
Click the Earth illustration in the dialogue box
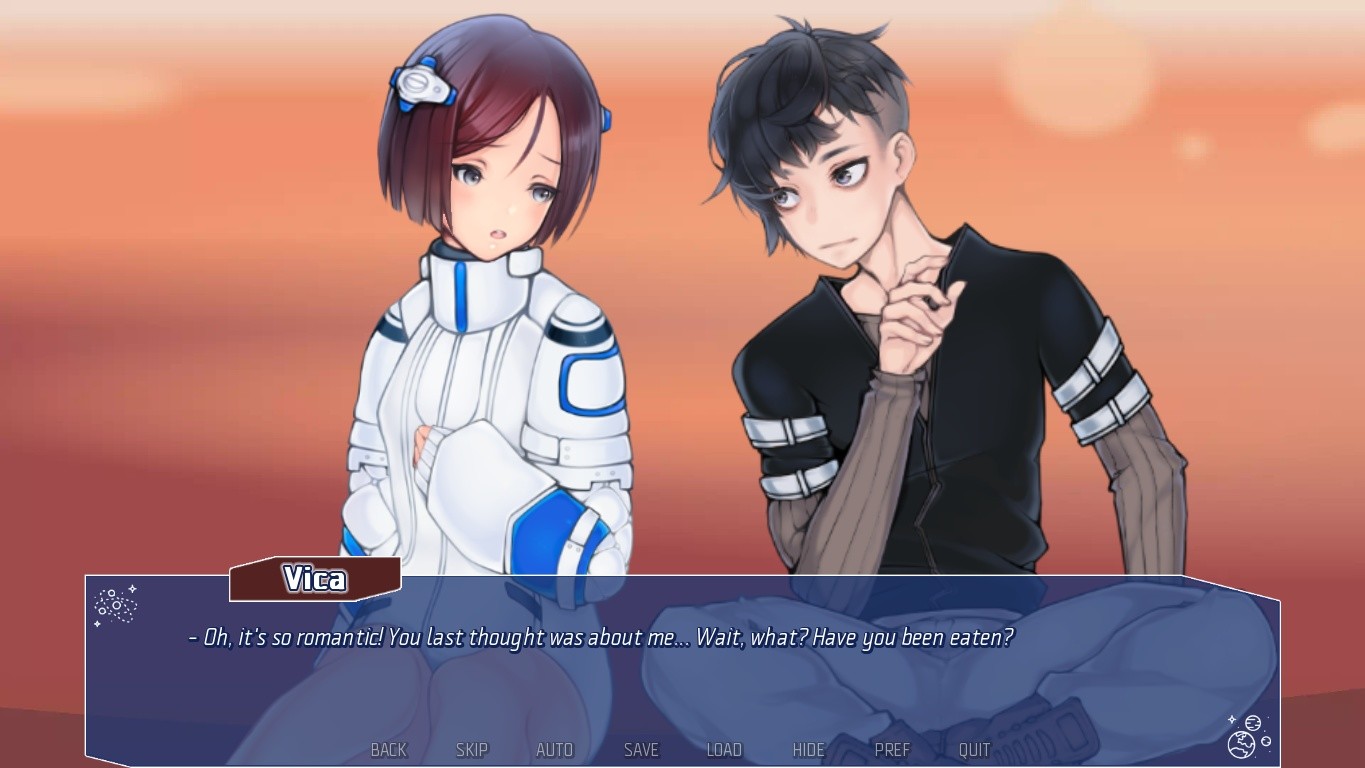pyautogui.click(x=1241, y=746)
